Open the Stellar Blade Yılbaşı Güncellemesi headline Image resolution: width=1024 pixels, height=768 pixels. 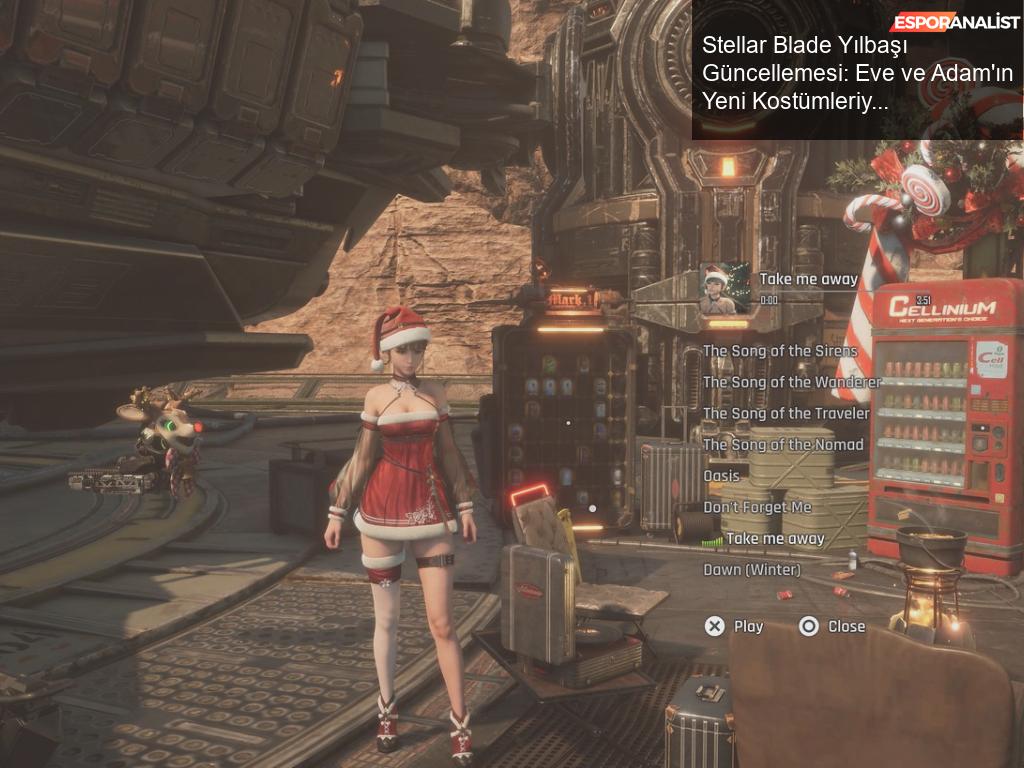tap(857, 73)
